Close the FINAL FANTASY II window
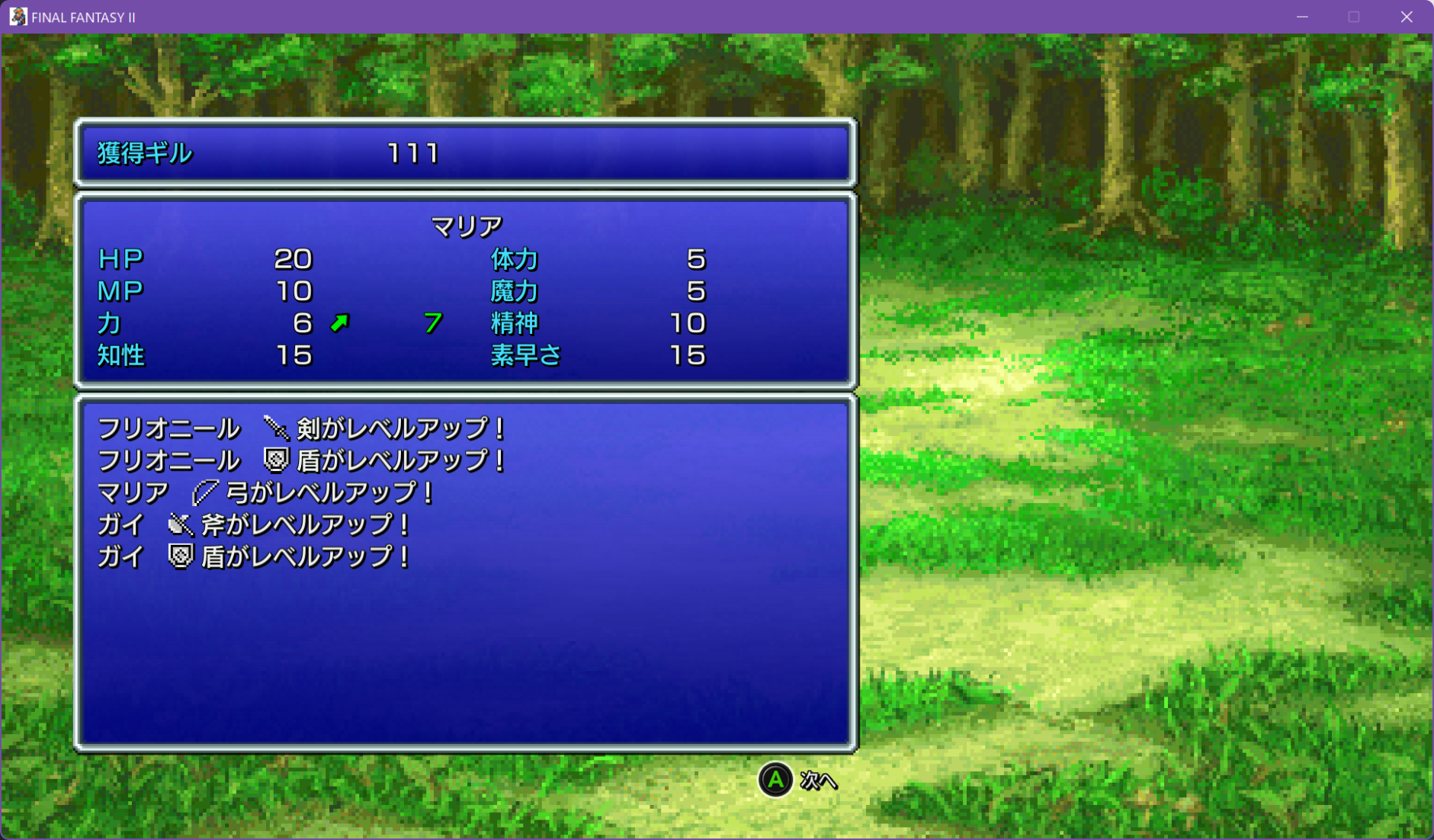The width and height of the screenshot is (1434, 840). (x=1407, y=17)
